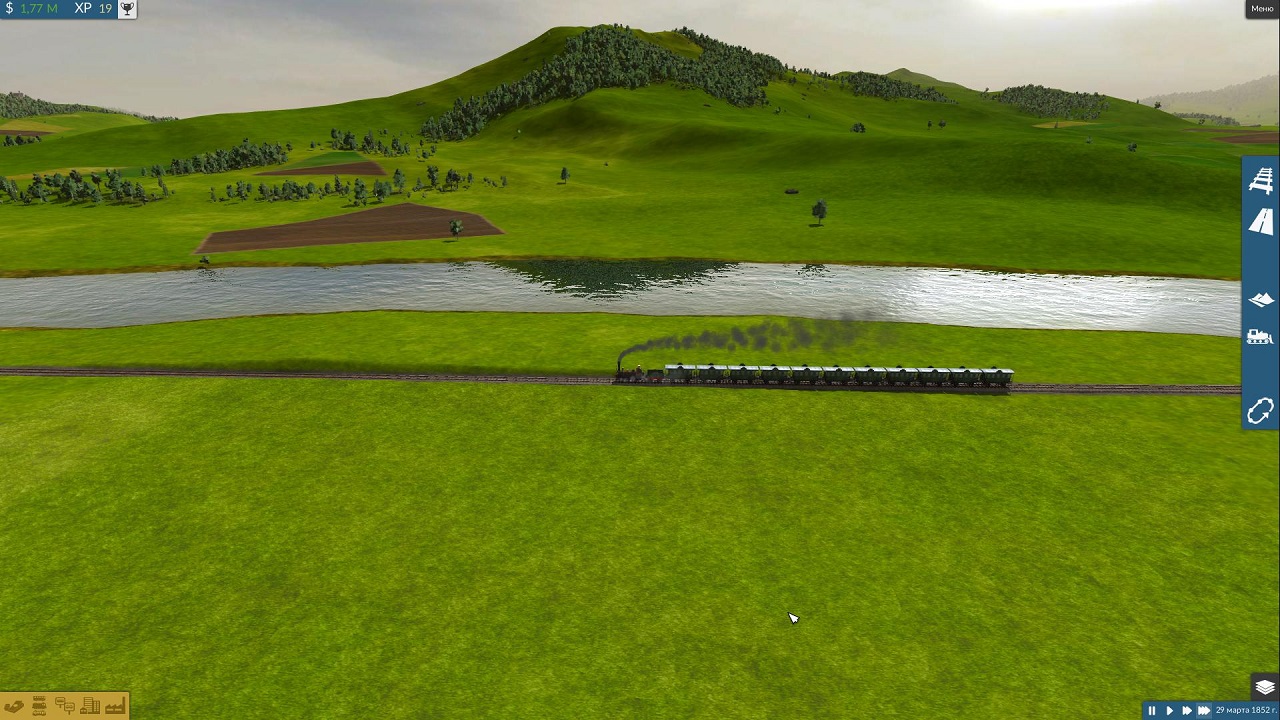Open the stations signs list icon
The image size is (1280, 720).
coord(64,707)
